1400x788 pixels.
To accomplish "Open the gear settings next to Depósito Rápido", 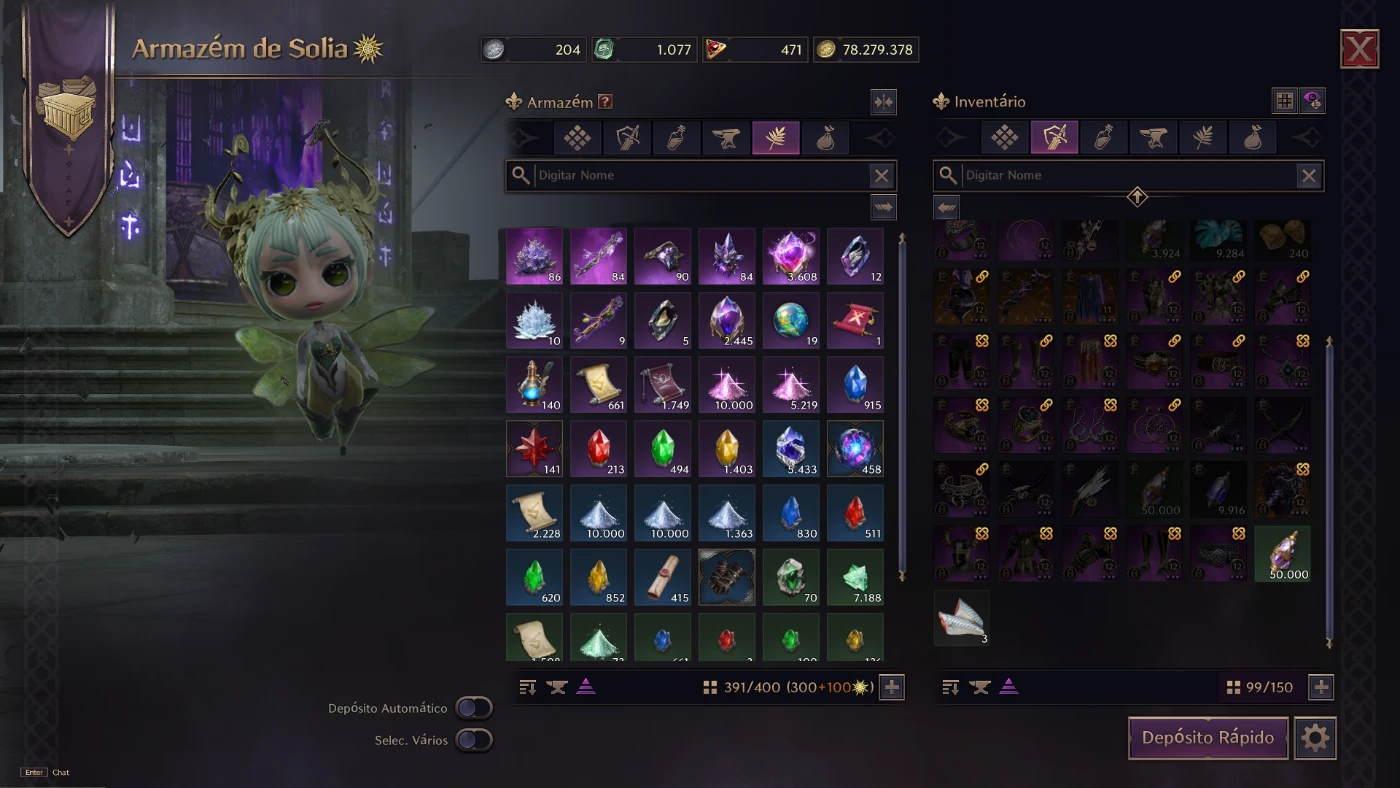I will click(x=1315, y=738).
